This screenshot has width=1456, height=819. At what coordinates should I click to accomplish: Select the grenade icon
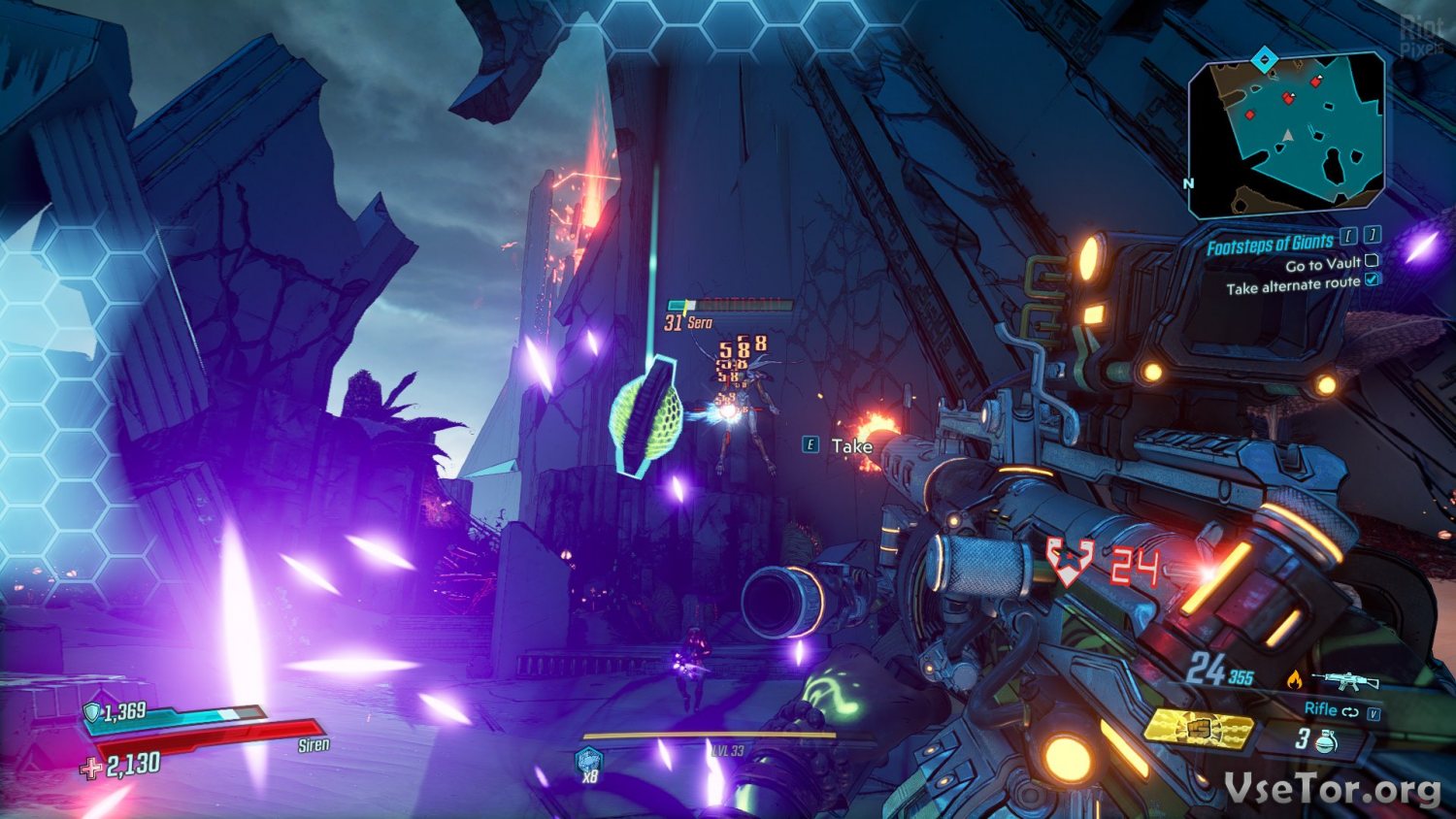click(x=1326, y=742)
